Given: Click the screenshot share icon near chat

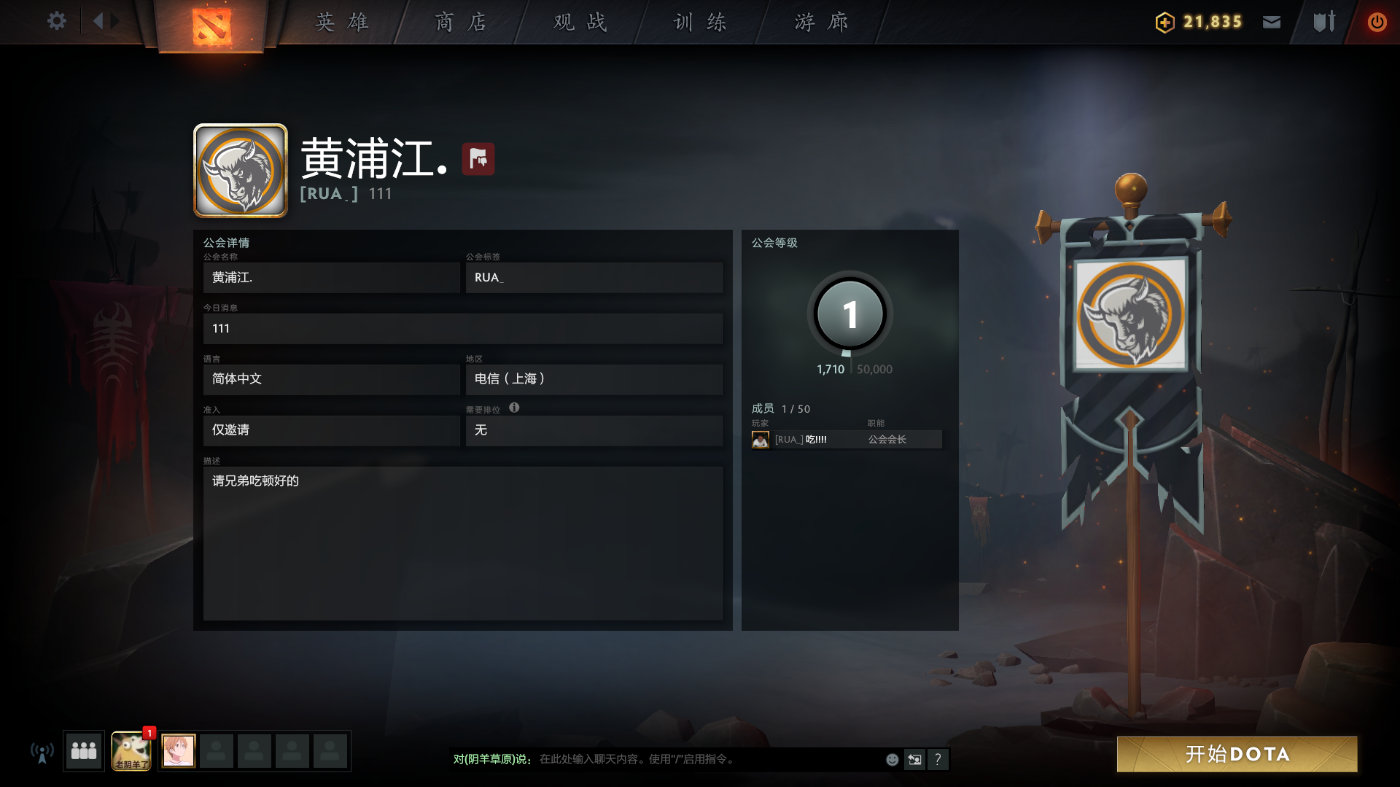Looking at the screenshot, I should [914, 760].
